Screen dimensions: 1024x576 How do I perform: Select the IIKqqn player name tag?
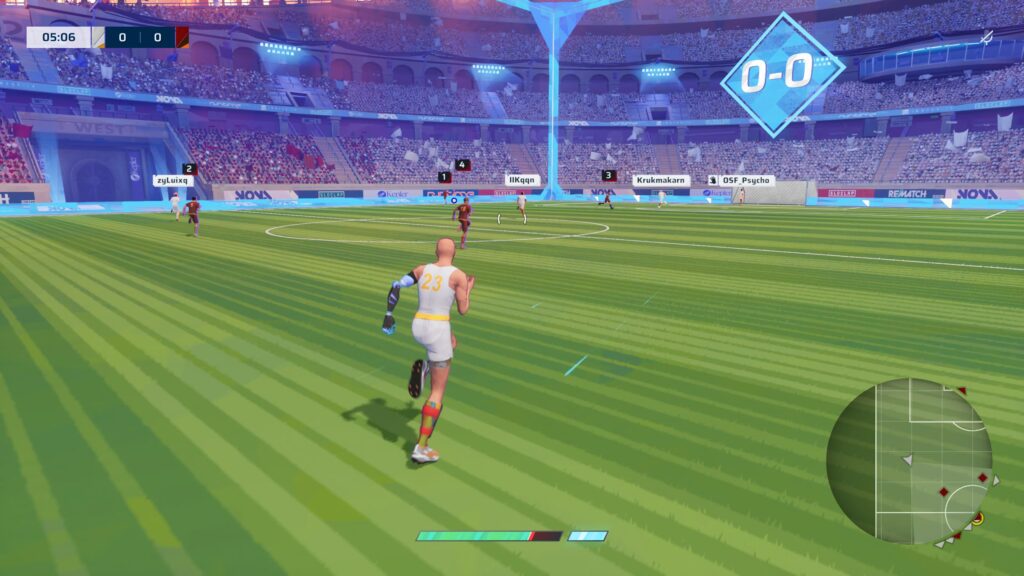click(522, 180)
